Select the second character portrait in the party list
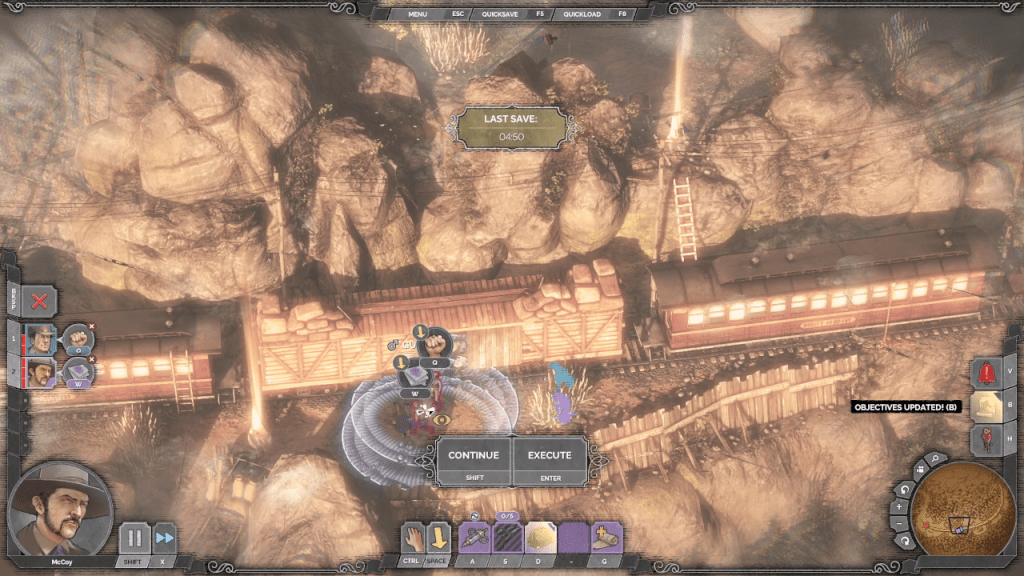The image size is (1024, 576). pyautogui.click(x=42, y=373)
